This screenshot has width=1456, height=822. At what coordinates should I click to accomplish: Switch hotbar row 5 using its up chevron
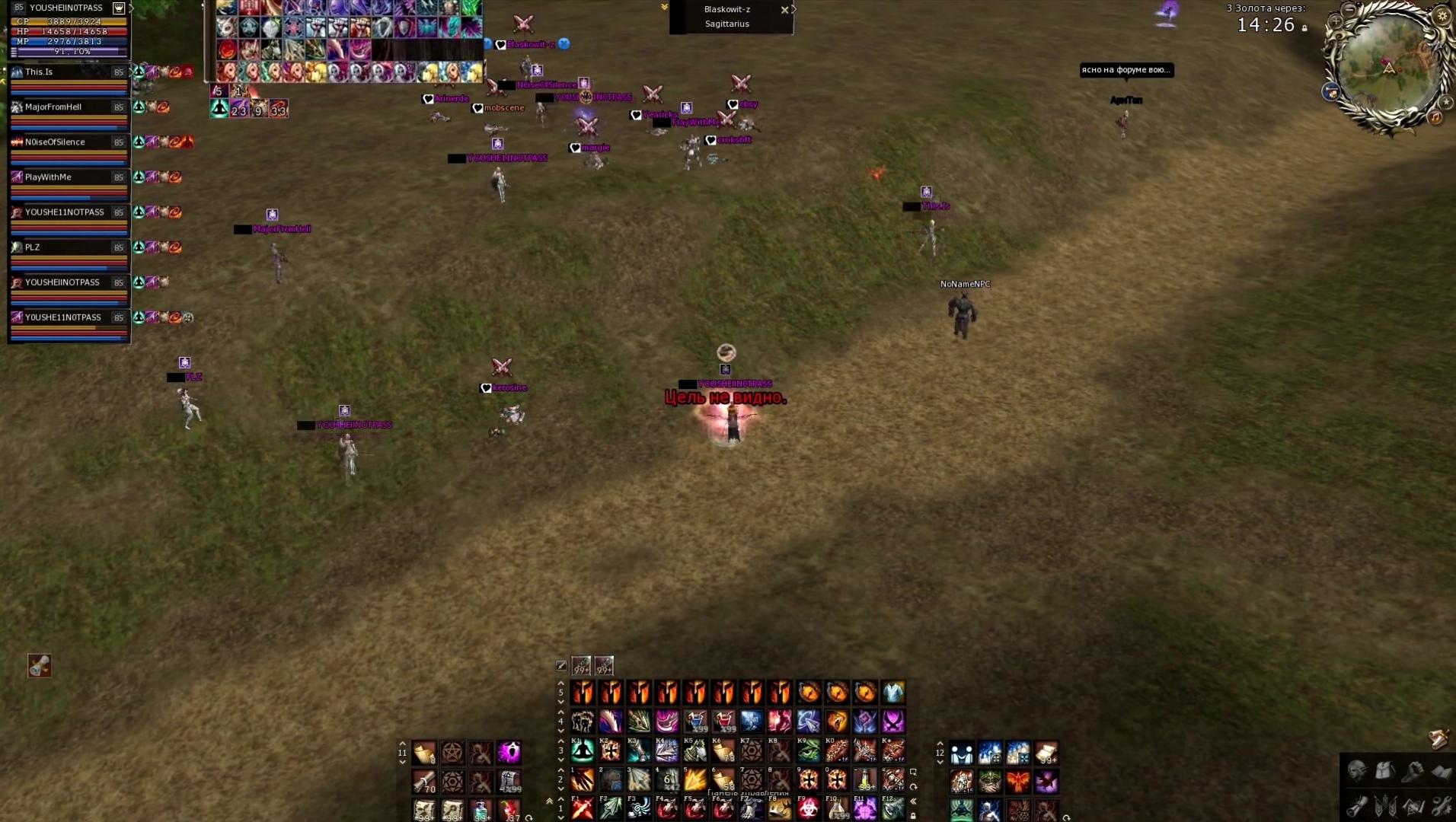(560, 683)
